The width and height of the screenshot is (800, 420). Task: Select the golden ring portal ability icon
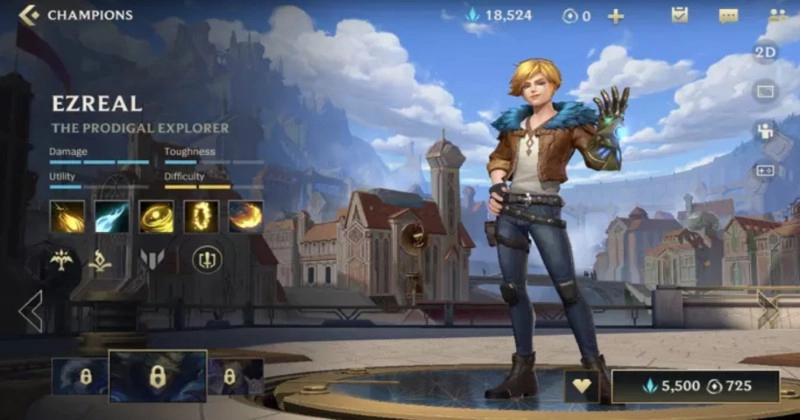tap(201, 217)
